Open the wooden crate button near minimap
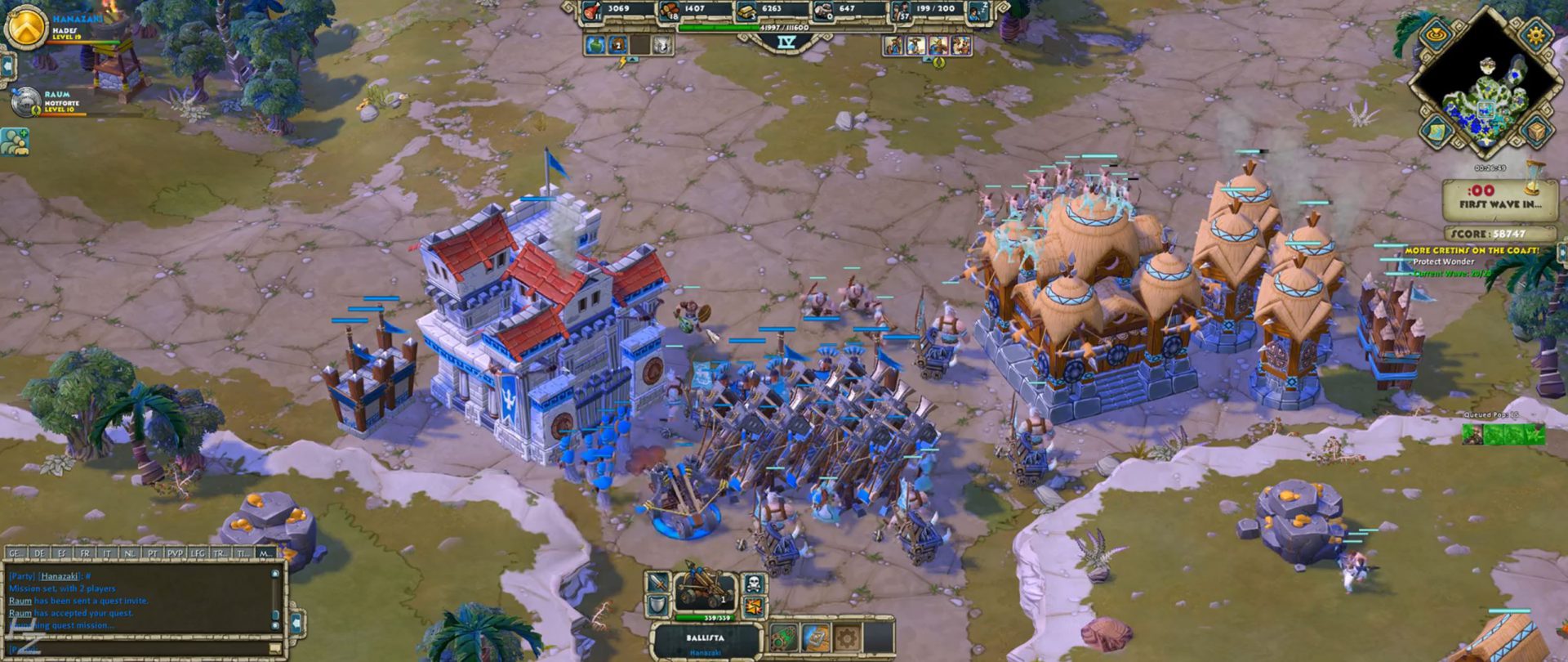This screenshot has width=1568, height=662. 1536,131
